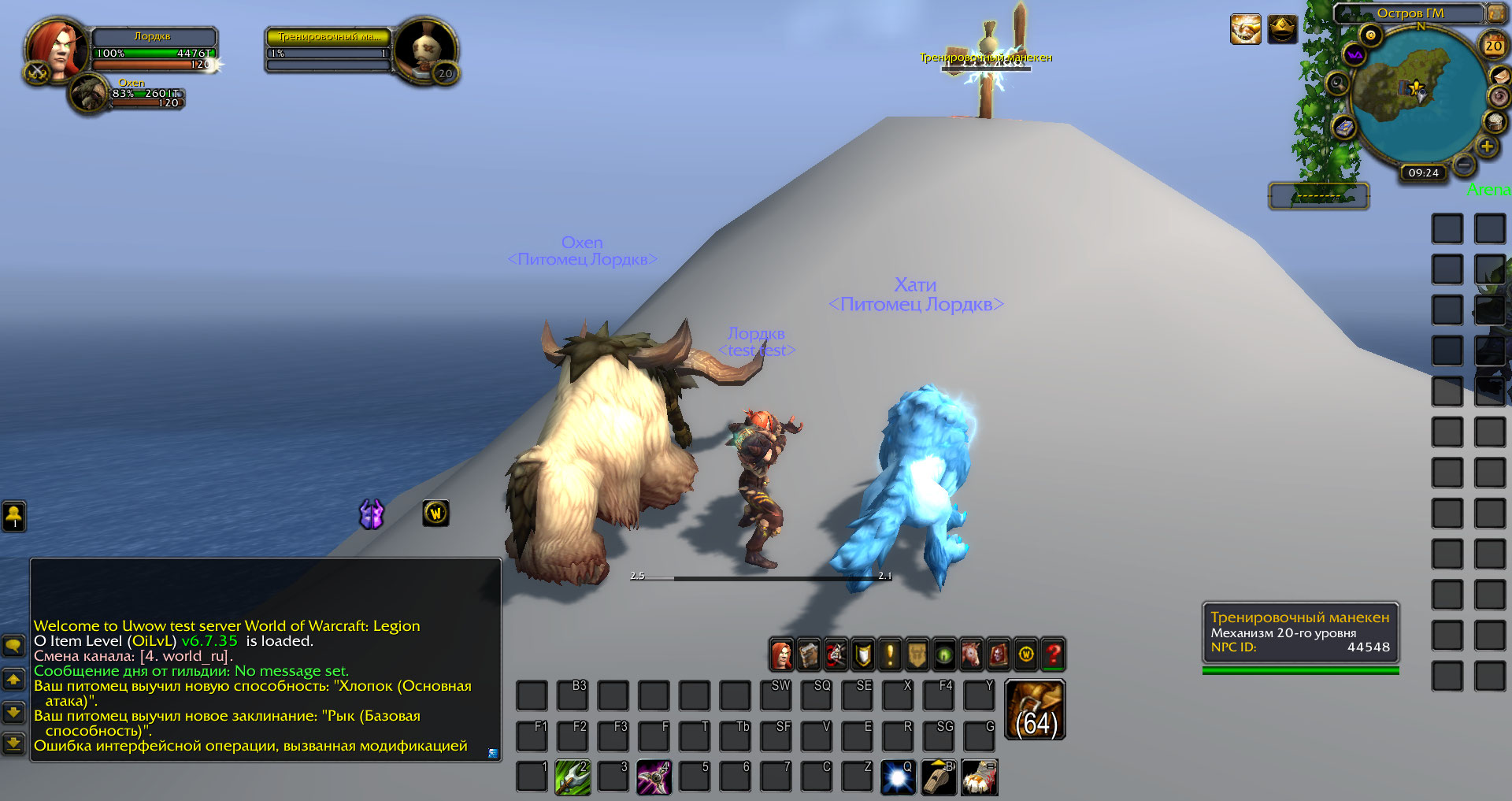Image resolution: width=1512 pixels, height=801 pixels.
Task: Open the character info micro button
Action: point(781,655)
